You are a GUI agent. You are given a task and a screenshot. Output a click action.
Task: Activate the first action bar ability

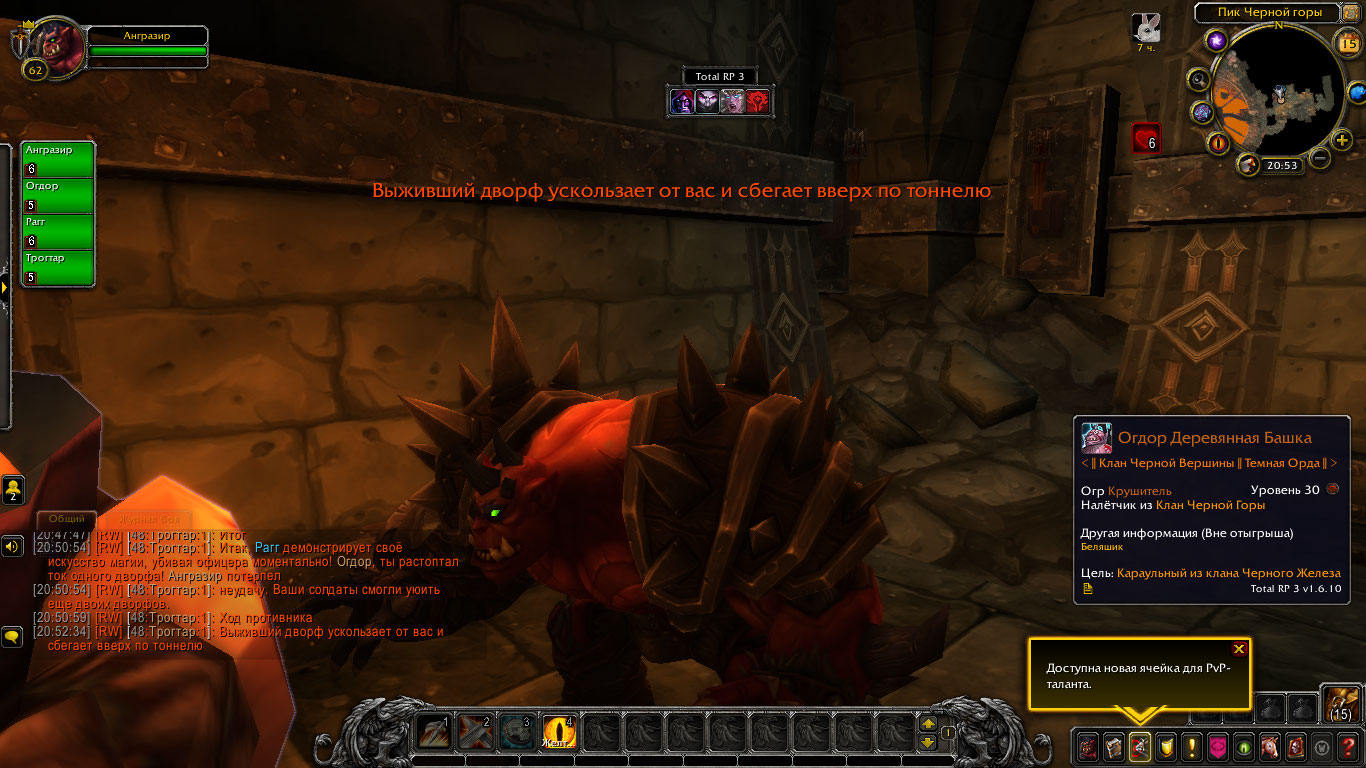coord(434,733)
